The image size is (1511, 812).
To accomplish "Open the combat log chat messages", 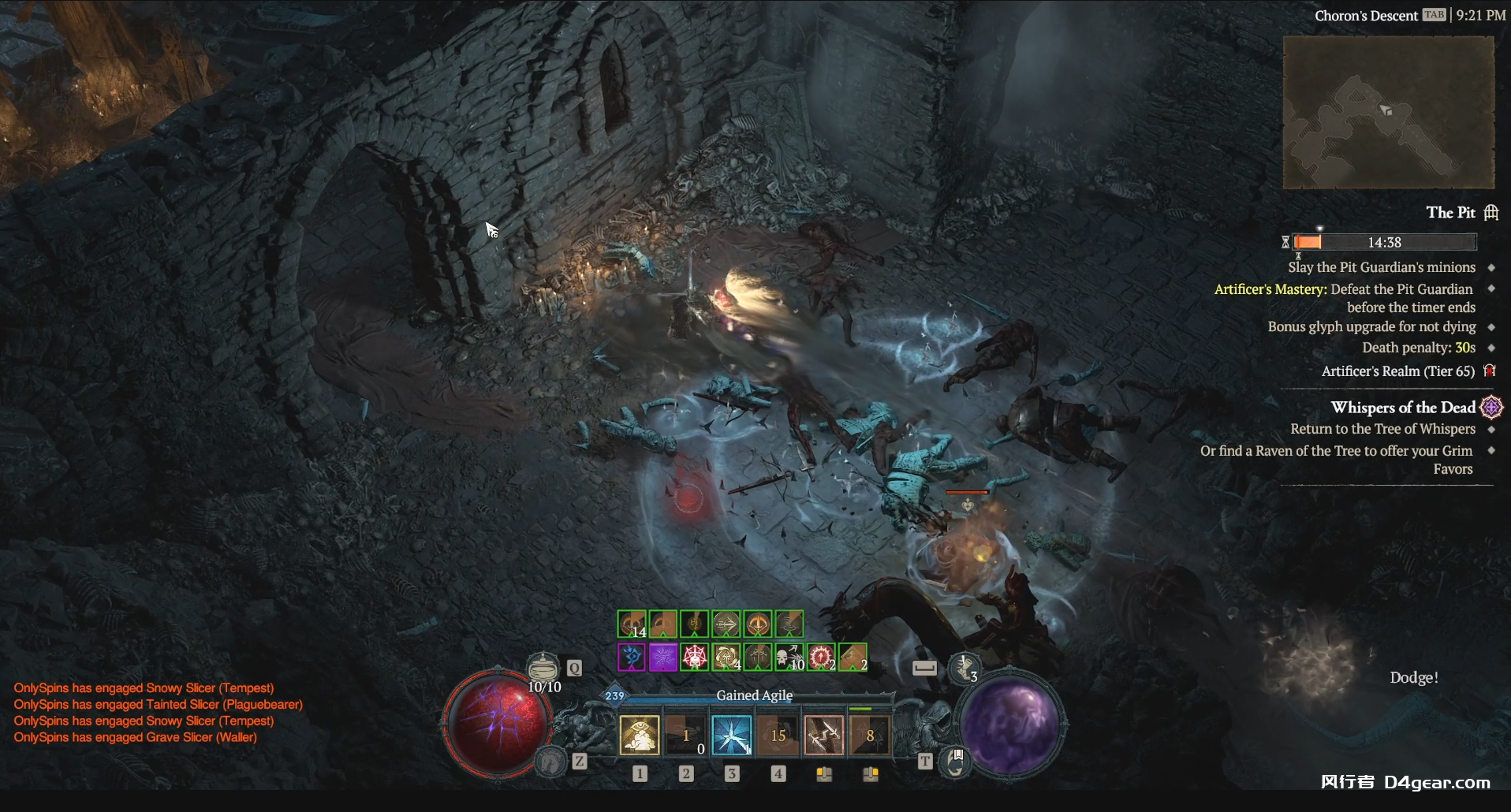I will 158,713.
